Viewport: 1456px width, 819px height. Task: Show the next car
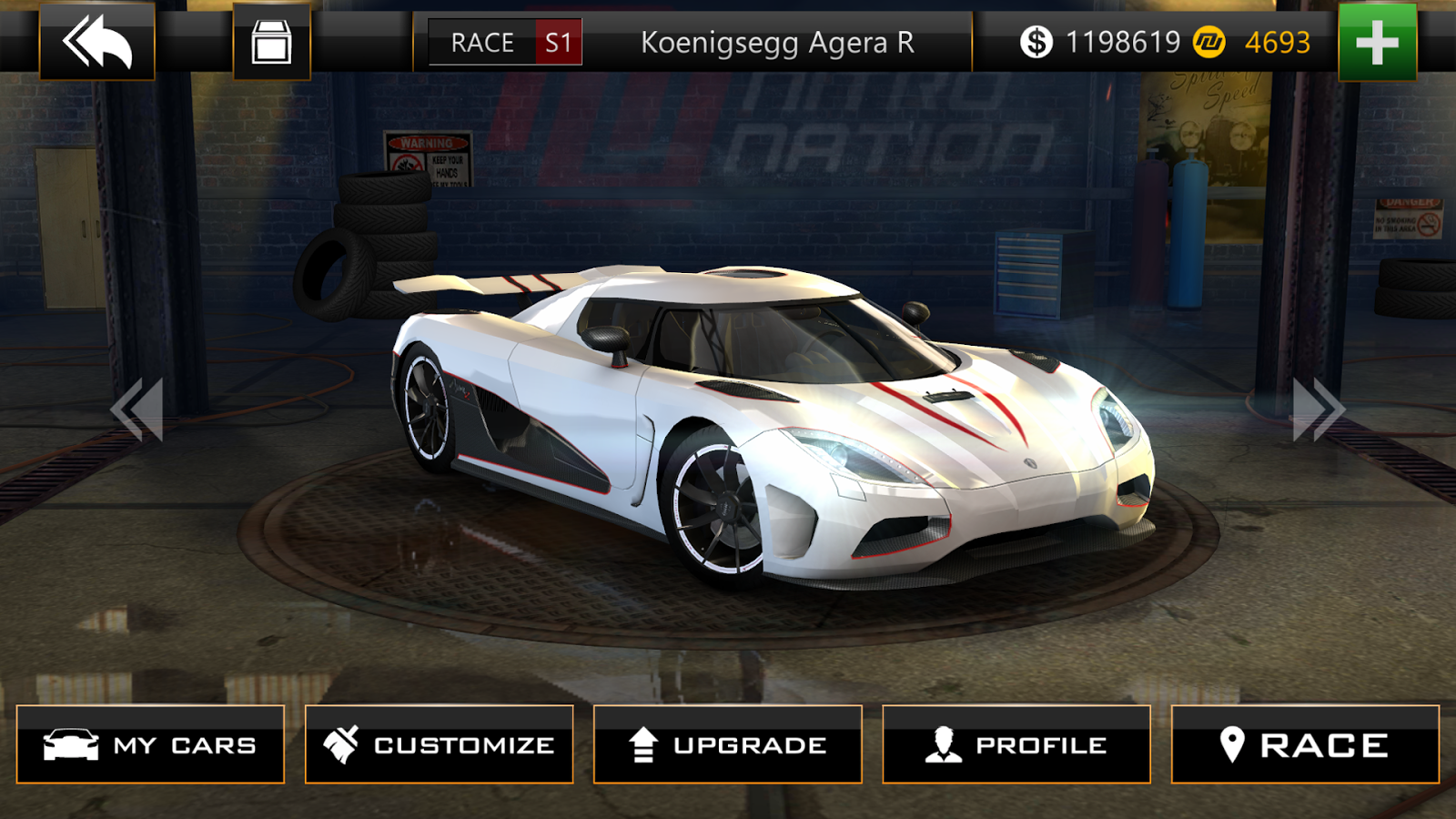1318,409
